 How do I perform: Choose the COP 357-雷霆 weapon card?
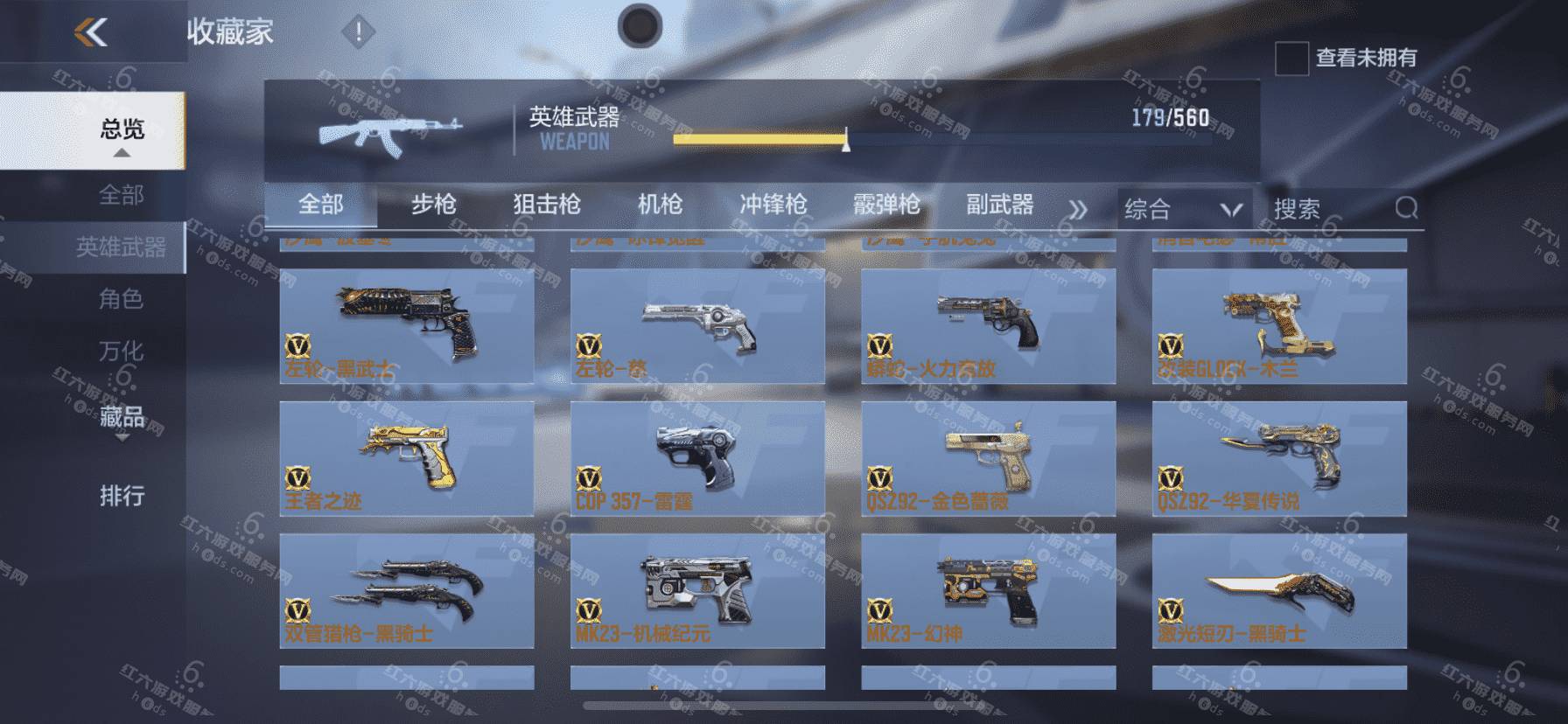point(697,458)
